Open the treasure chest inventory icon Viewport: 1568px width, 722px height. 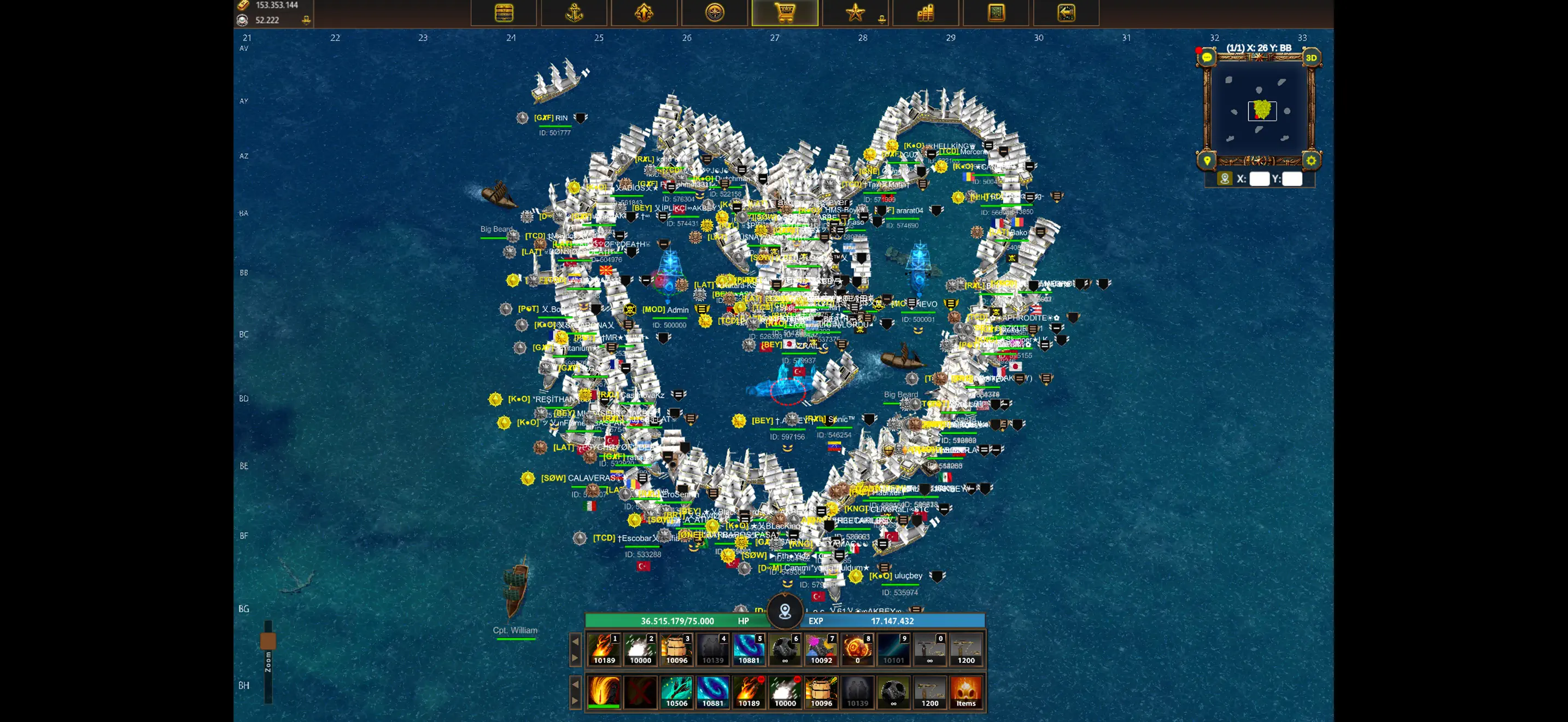tap(504, 11)
